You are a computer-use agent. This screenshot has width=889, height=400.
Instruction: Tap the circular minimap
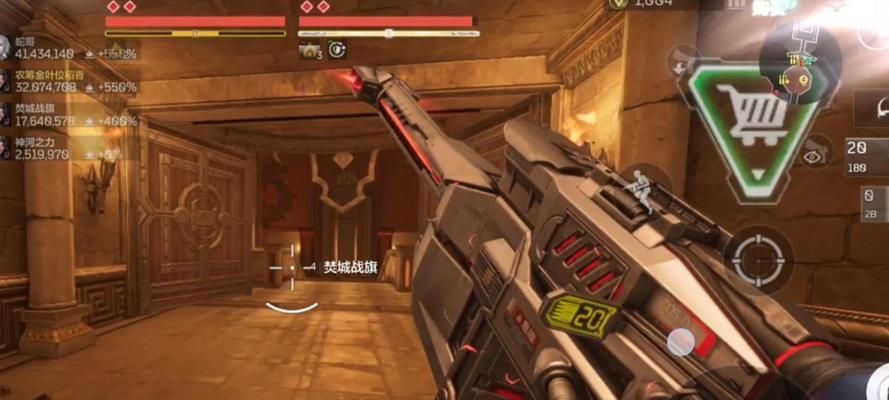pos(799,62)
